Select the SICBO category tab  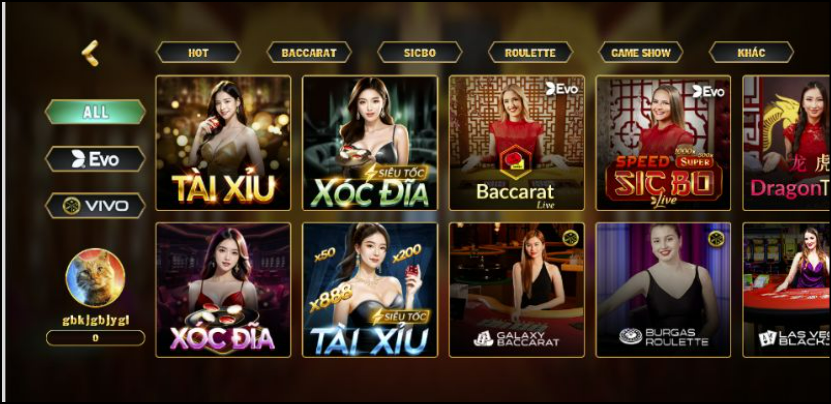[419, 53]
